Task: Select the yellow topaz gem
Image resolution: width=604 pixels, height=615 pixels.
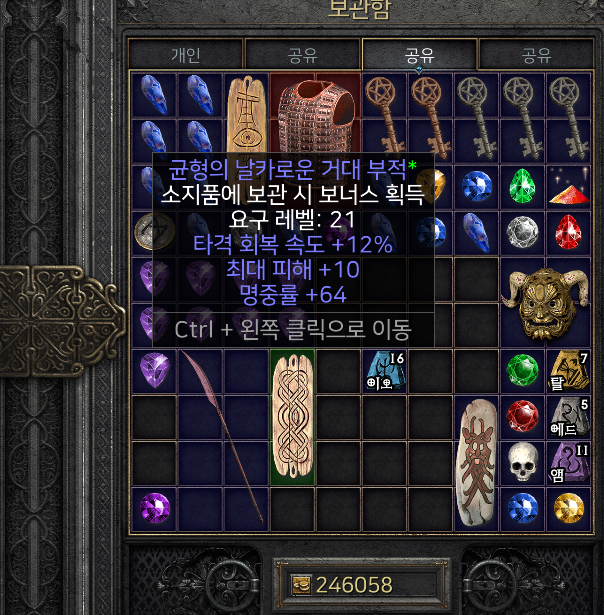Action: click(567, 507)
